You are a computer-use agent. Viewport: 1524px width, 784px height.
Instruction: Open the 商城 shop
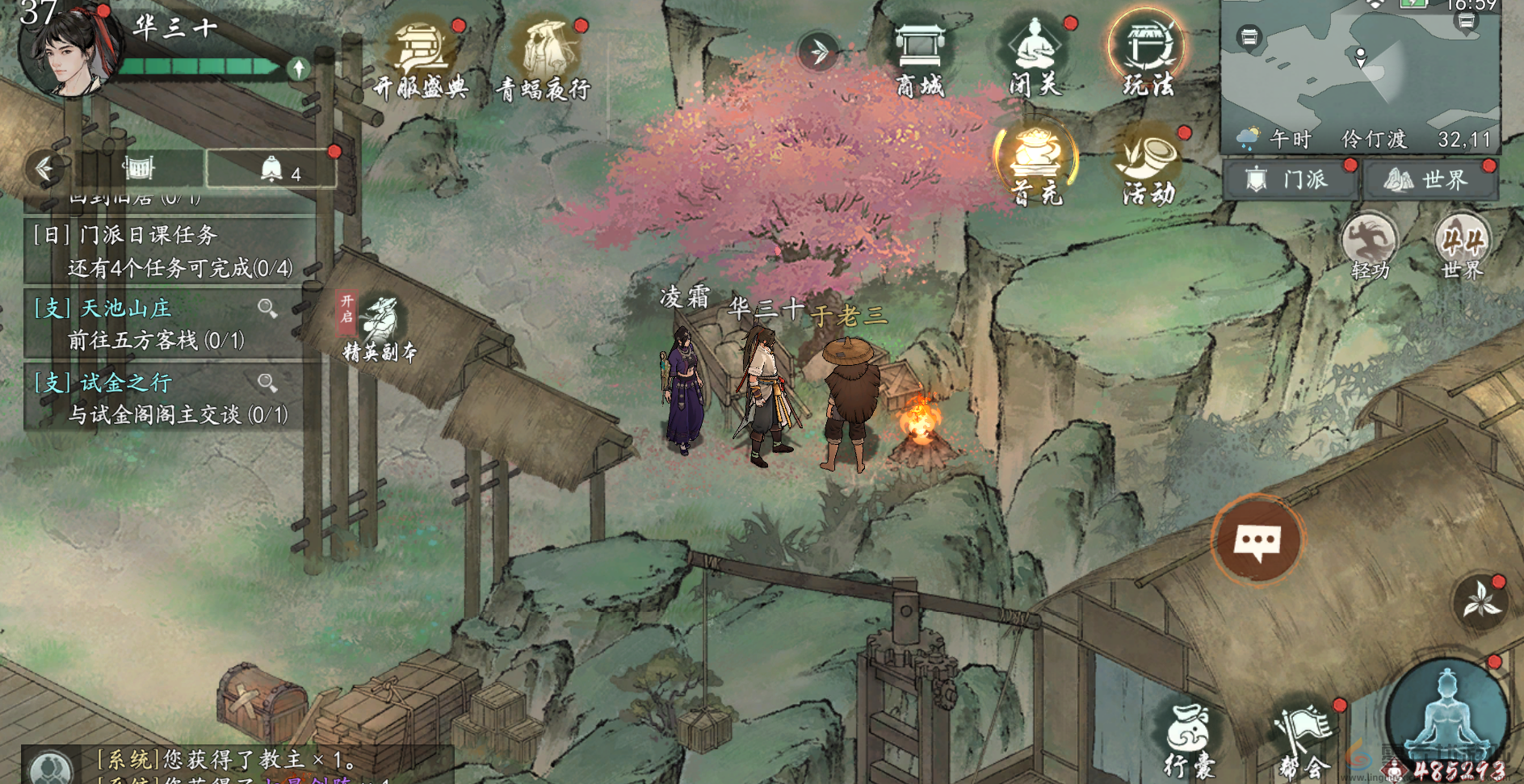click(920, 57)
